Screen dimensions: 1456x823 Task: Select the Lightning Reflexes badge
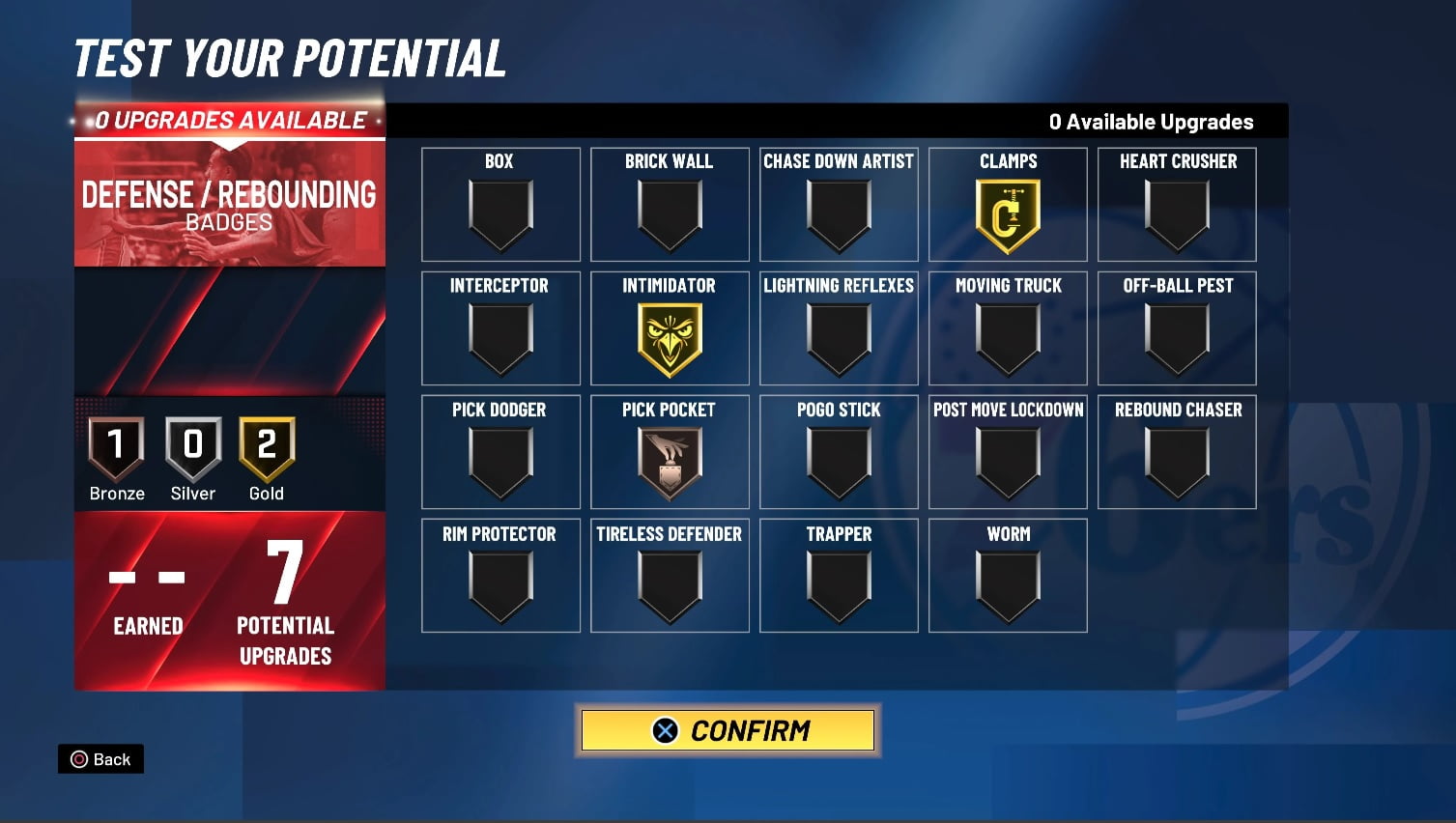[x=839, y=338]
